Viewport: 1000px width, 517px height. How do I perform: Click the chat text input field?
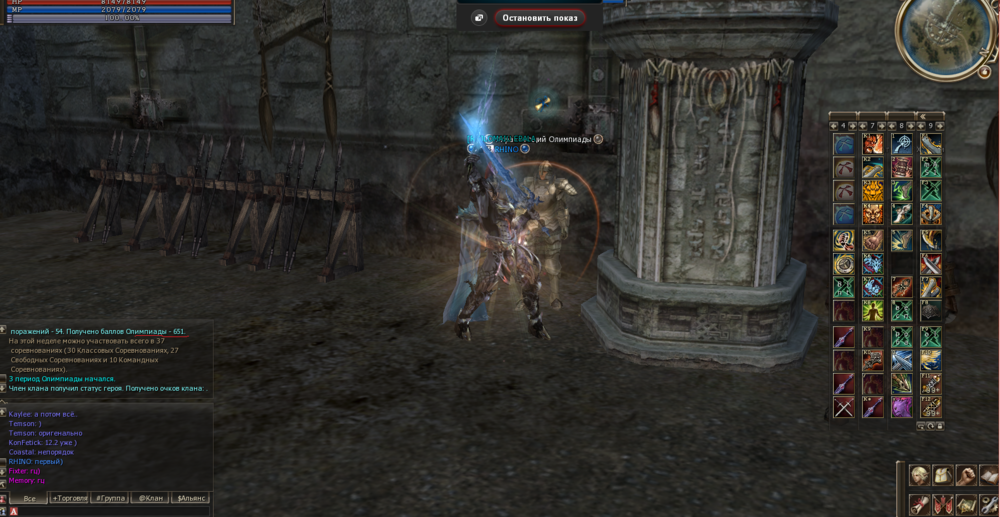pos(110,511)
